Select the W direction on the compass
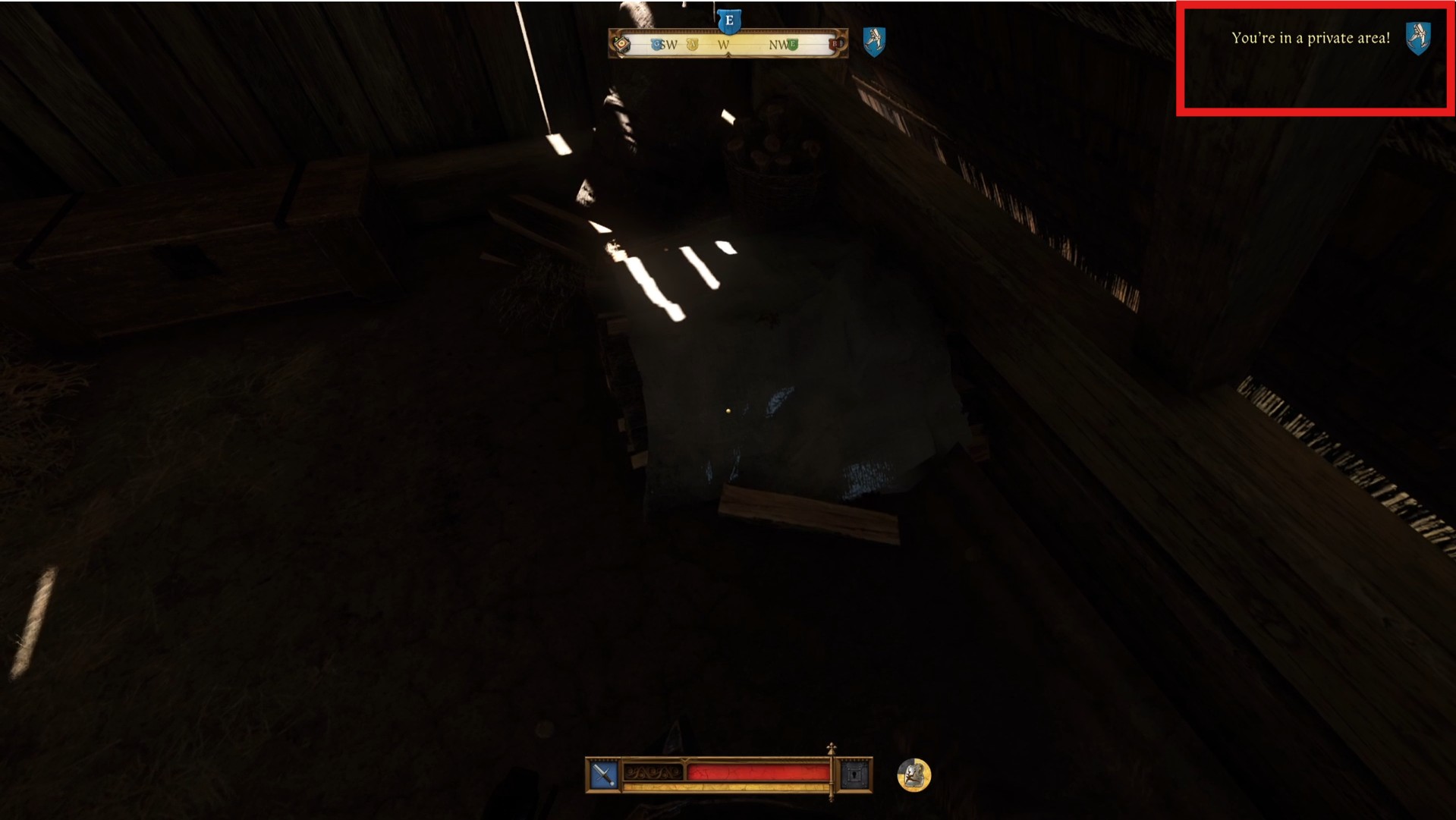The height and width of the screenshot is (820, 1456). tap(725, 45)
